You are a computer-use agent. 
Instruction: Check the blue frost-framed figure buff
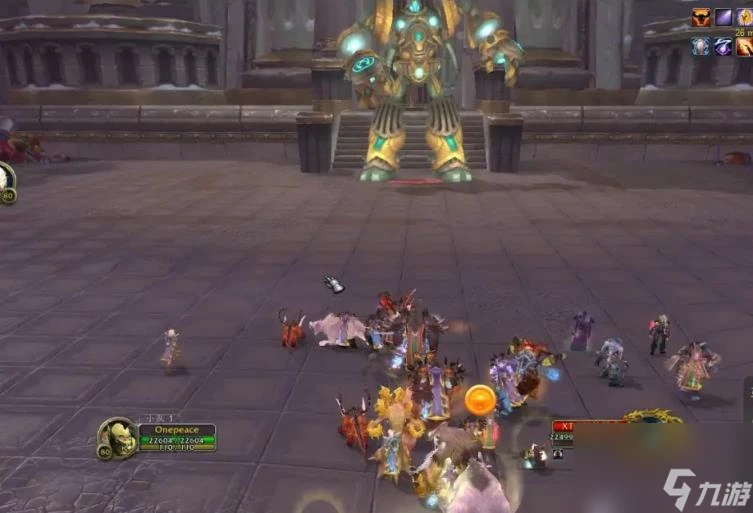(x=703, y=46)
